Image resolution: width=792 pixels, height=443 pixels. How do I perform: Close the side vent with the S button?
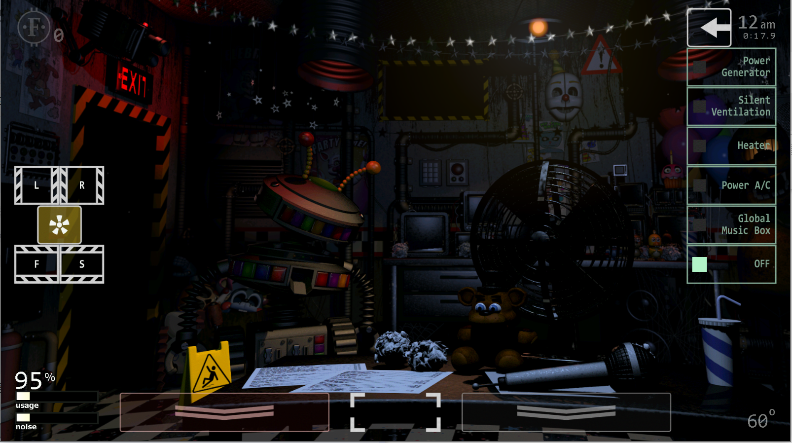pos(82,264)
